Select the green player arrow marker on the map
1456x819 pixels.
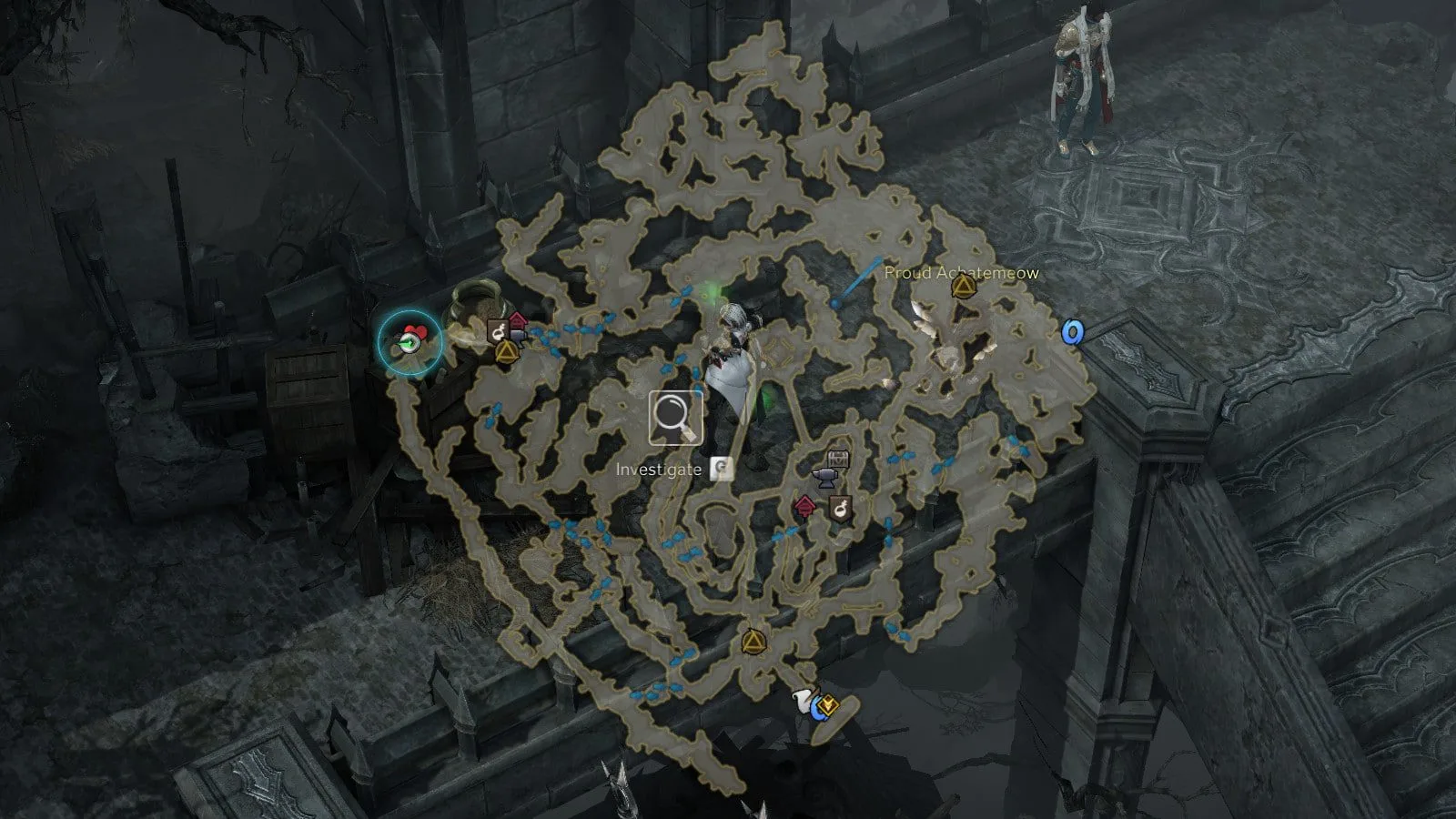click(x=410, y=342)
